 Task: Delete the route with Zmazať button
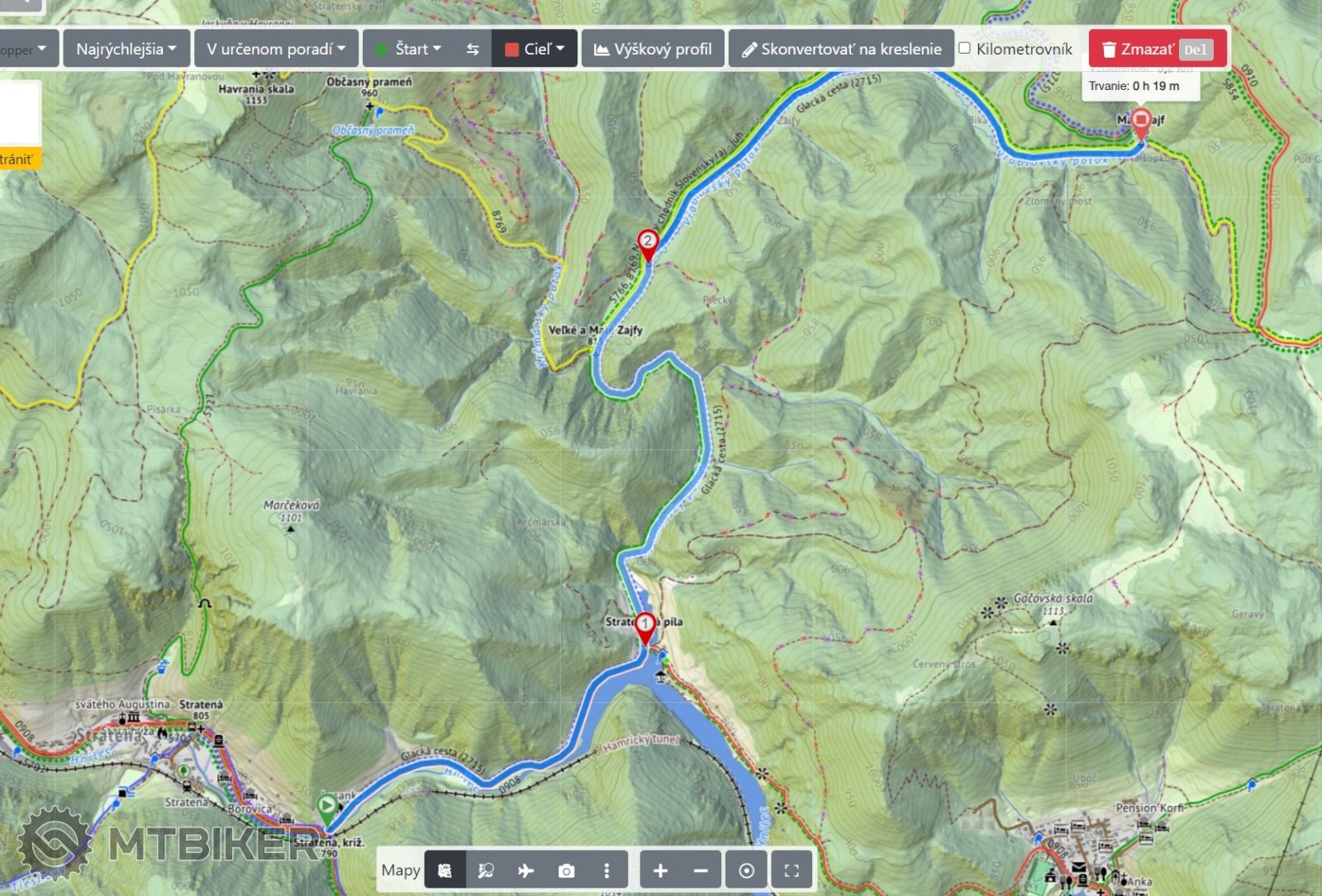pyautogui.click(x=1156, y=49)
